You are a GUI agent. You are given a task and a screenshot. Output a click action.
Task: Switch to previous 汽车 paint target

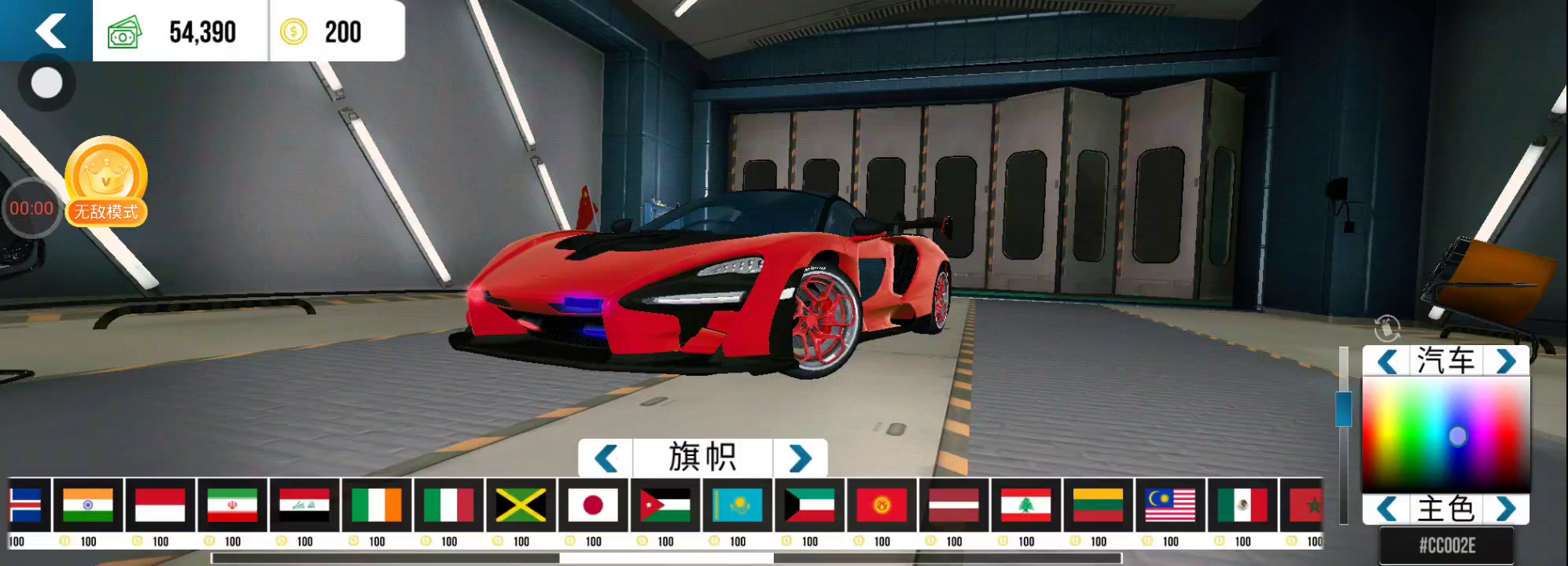point(1386,362)
